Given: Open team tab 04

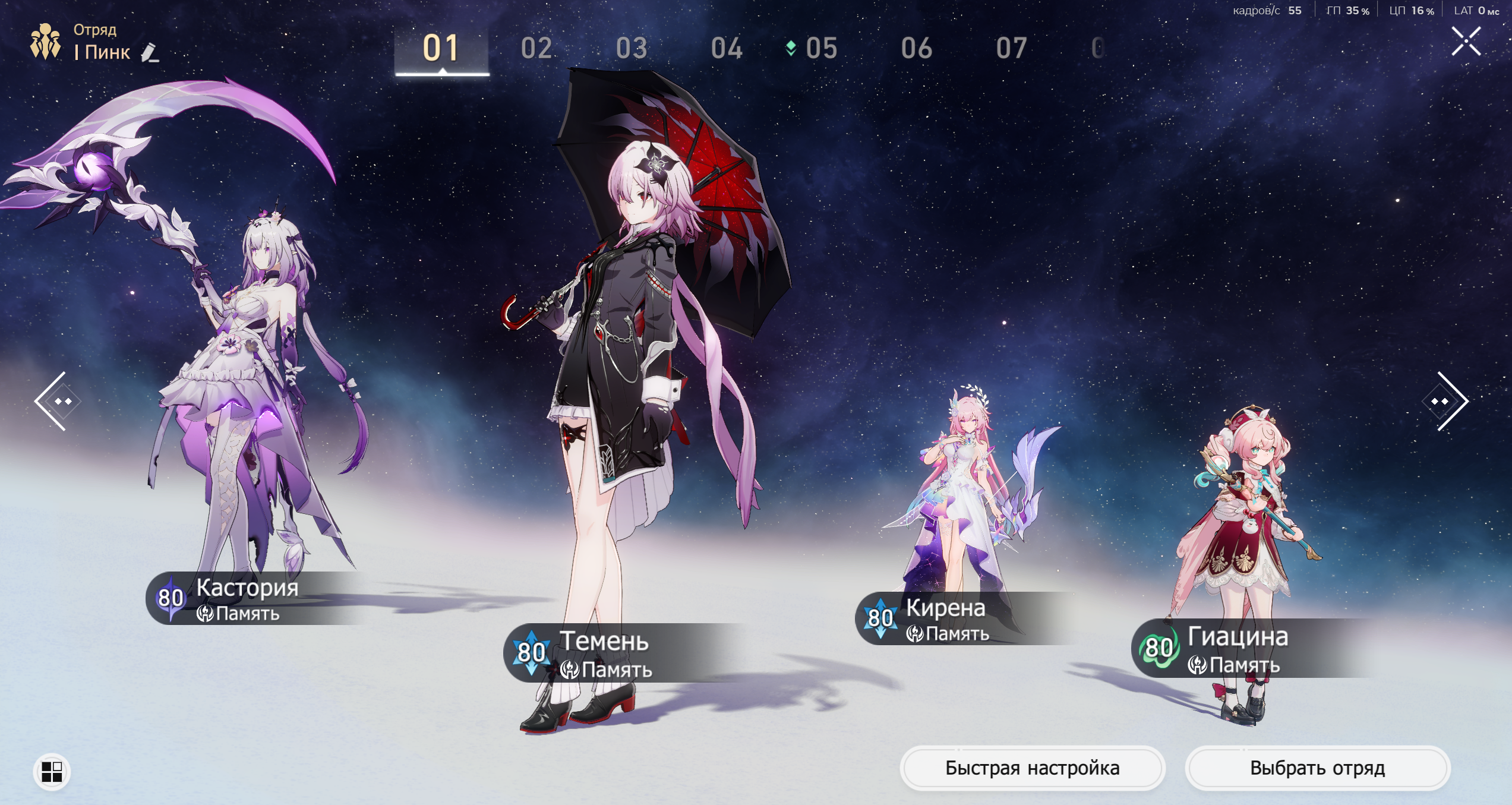Looking at the screenshot, I should click(726, 48).
